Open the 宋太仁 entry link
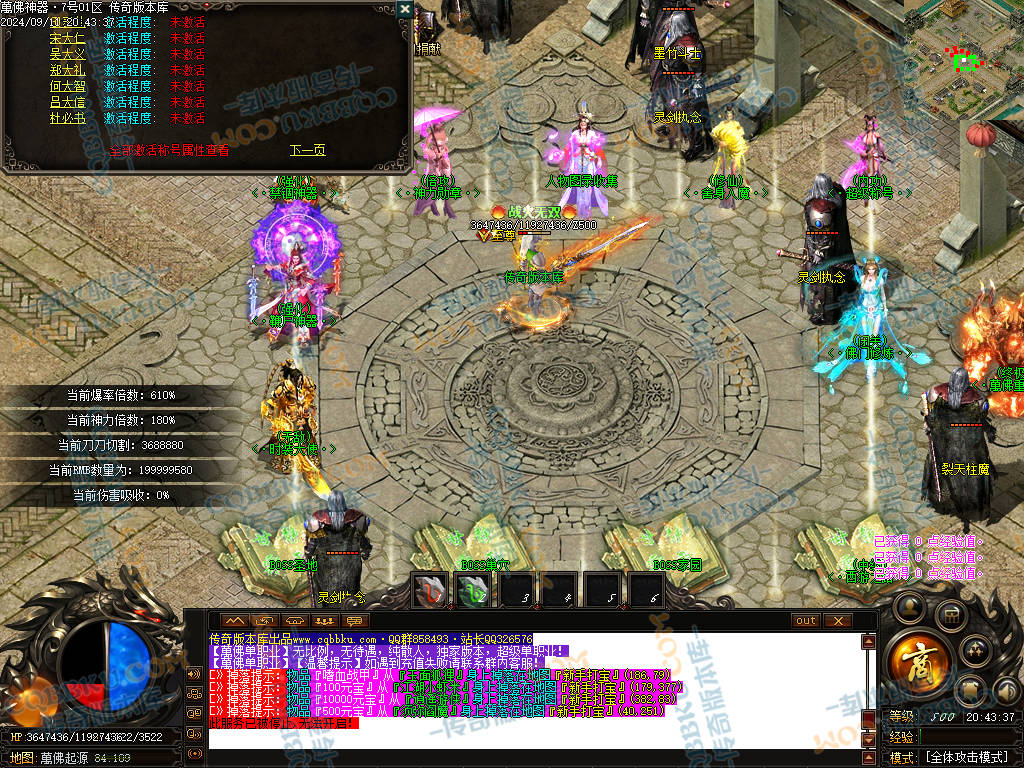Viewport: 1024px width, 768px height. (67, 38)
